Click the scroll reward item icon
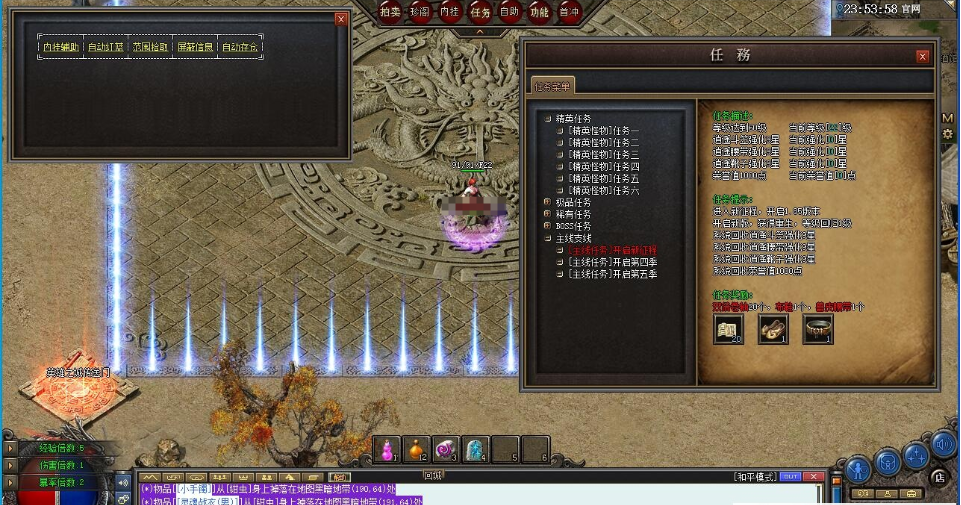Screen dimensions: 961x505 (x=728, y=329)
